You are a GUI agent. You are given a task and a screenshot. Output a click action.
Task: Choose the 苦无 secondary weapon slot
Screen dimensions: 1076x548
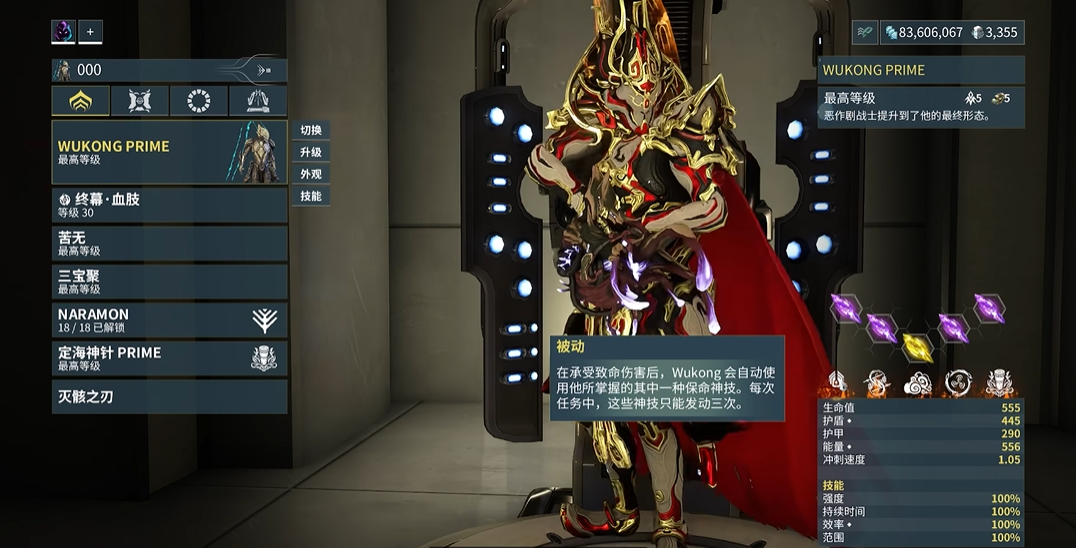point(169,243)
